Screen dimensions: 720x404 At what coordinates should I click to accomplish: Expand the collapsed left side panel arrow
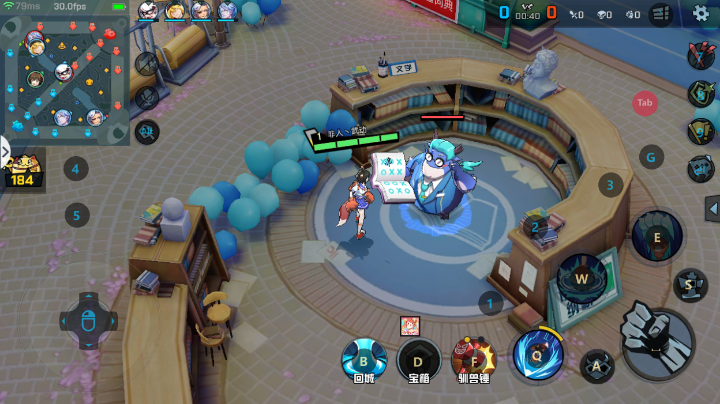coord(4,153)
